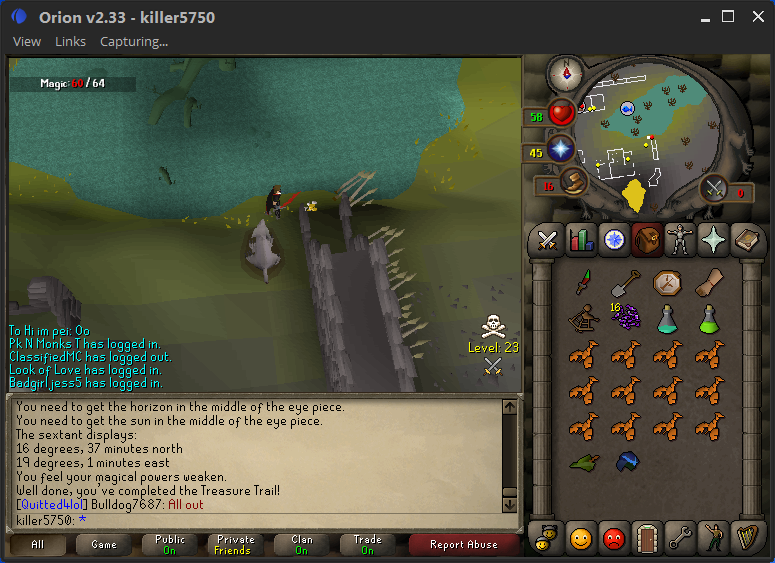The image size is (775, 563).
Task: Select the spade in the inventory
Action: [x=625, y=283]
